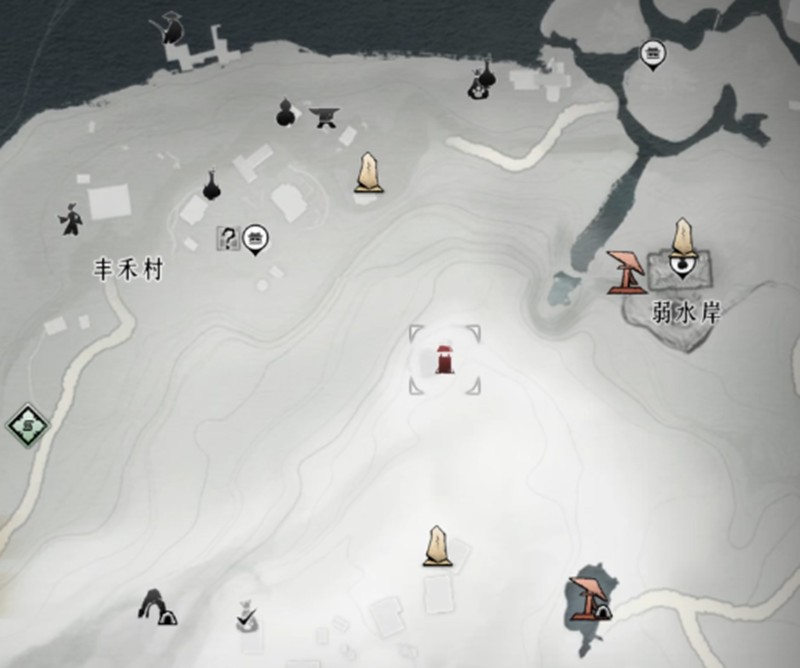800x668 pixels.
Task: Select the red shrine marker inside the cursor brackets
Action: click(x=442, y=358)
